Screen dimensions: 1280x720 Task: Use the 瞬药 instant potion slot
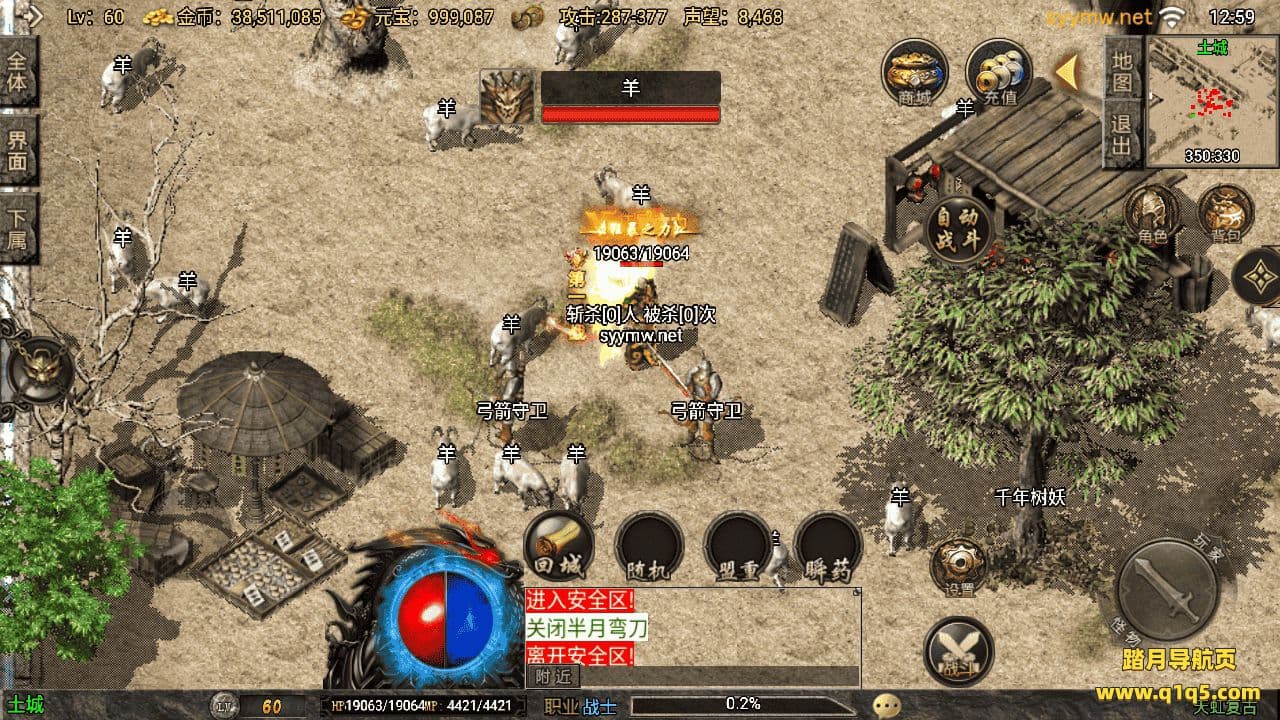(x=828, y=547)
